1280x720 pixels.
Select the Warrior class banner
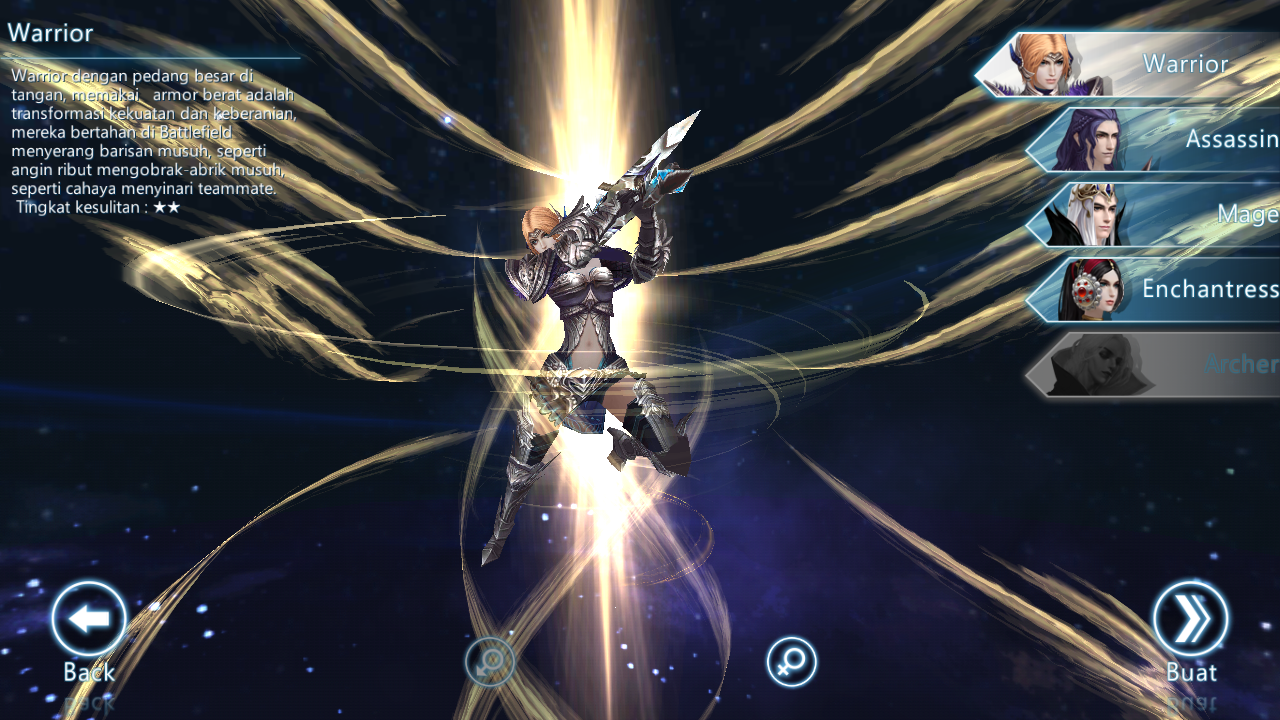click(1150, 64)
